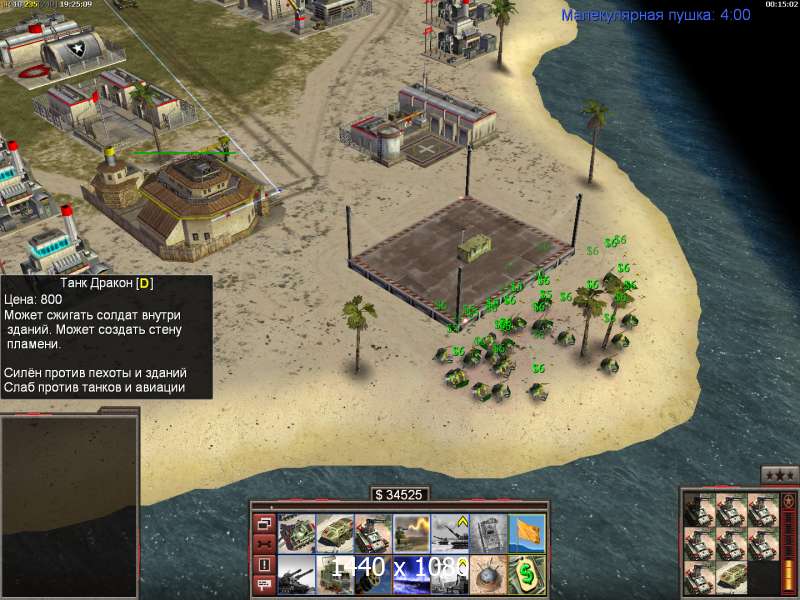Viewport: 800px width, 600px height.
Task: Click the exclamation mark side button
Action: click(x=264, y=565)
